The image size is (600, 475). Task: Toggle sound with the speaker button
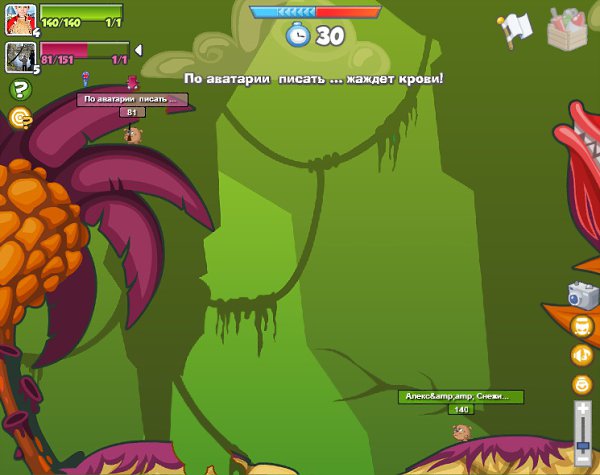click(x=582, y=355)
